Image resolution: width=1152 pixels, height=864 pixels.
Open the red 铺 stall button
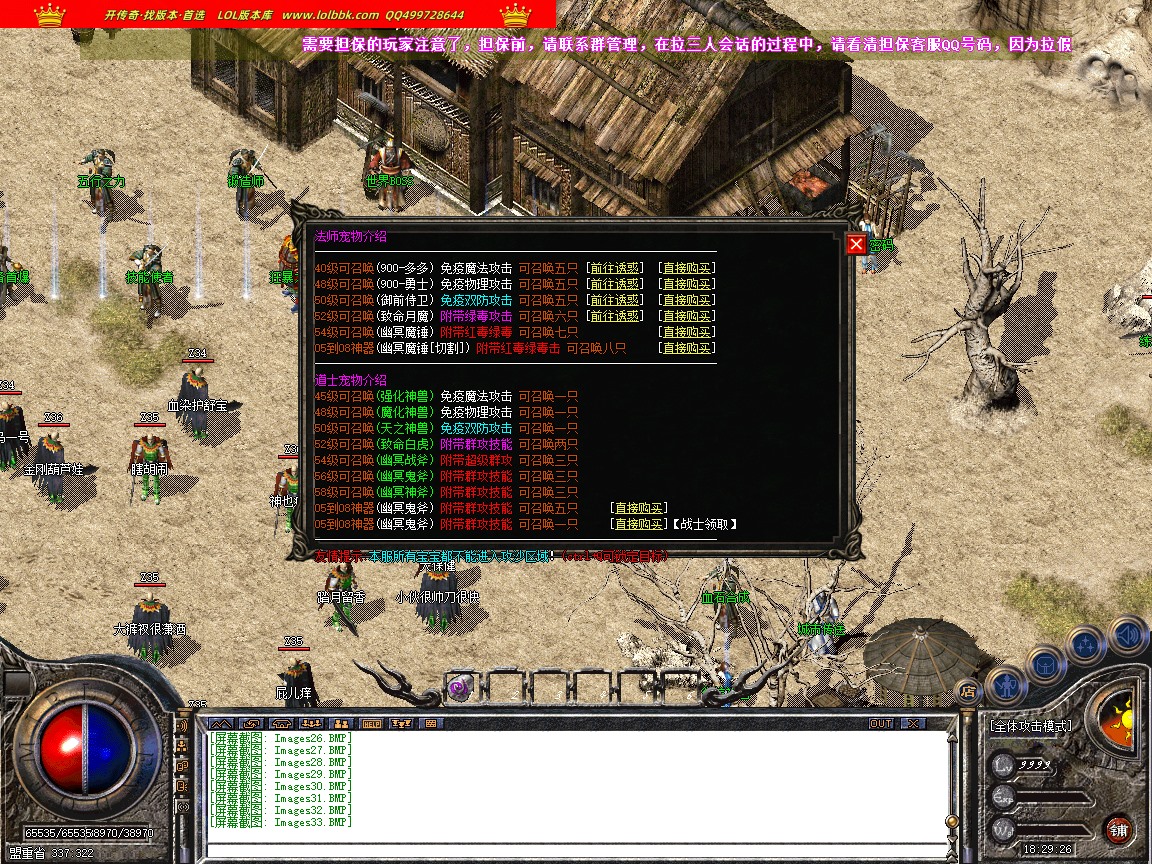coord(1118,830)
